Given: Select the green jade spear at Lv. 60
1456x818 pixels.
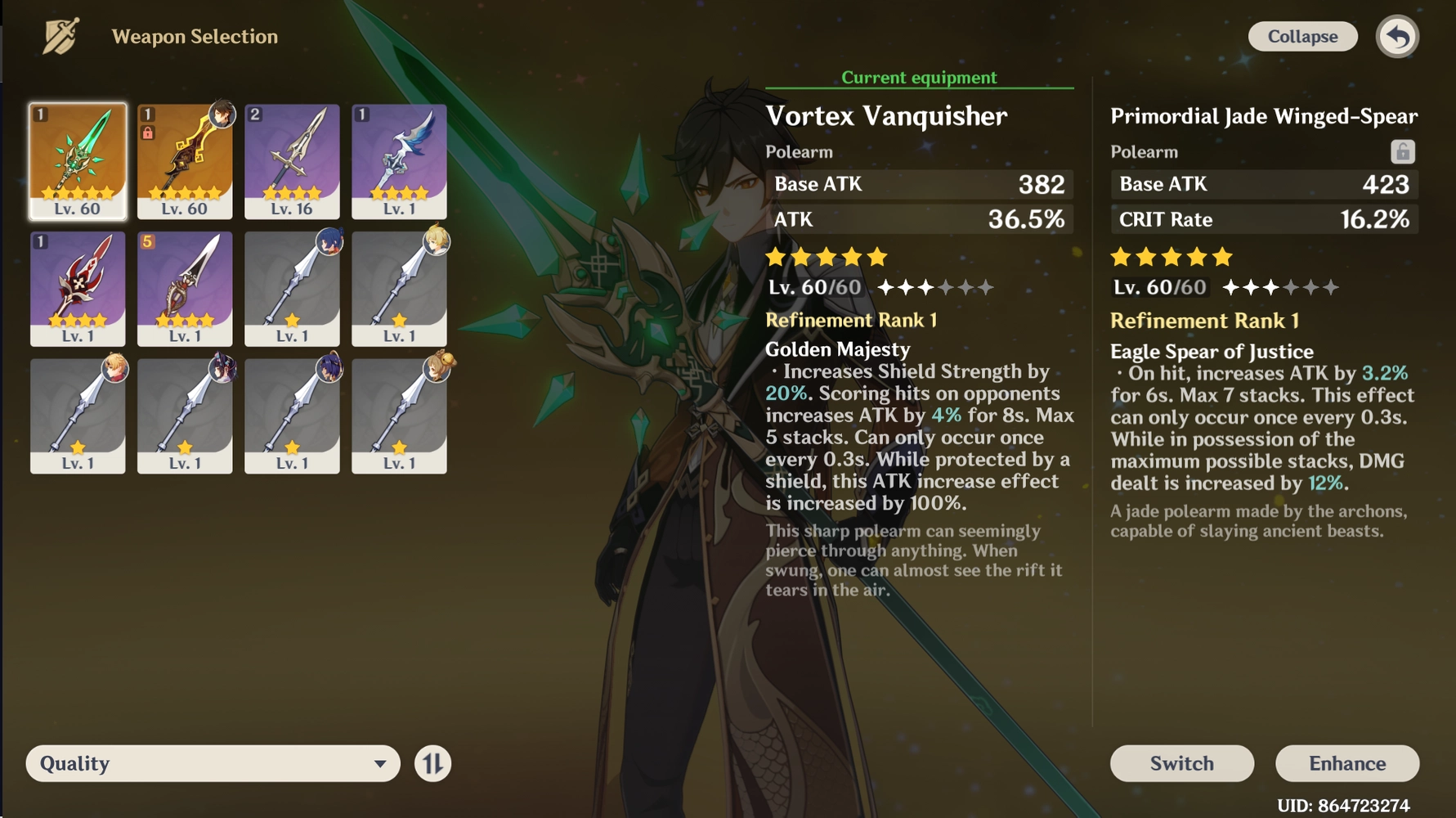Looking at the screenshot, I should tap(78, 160).
